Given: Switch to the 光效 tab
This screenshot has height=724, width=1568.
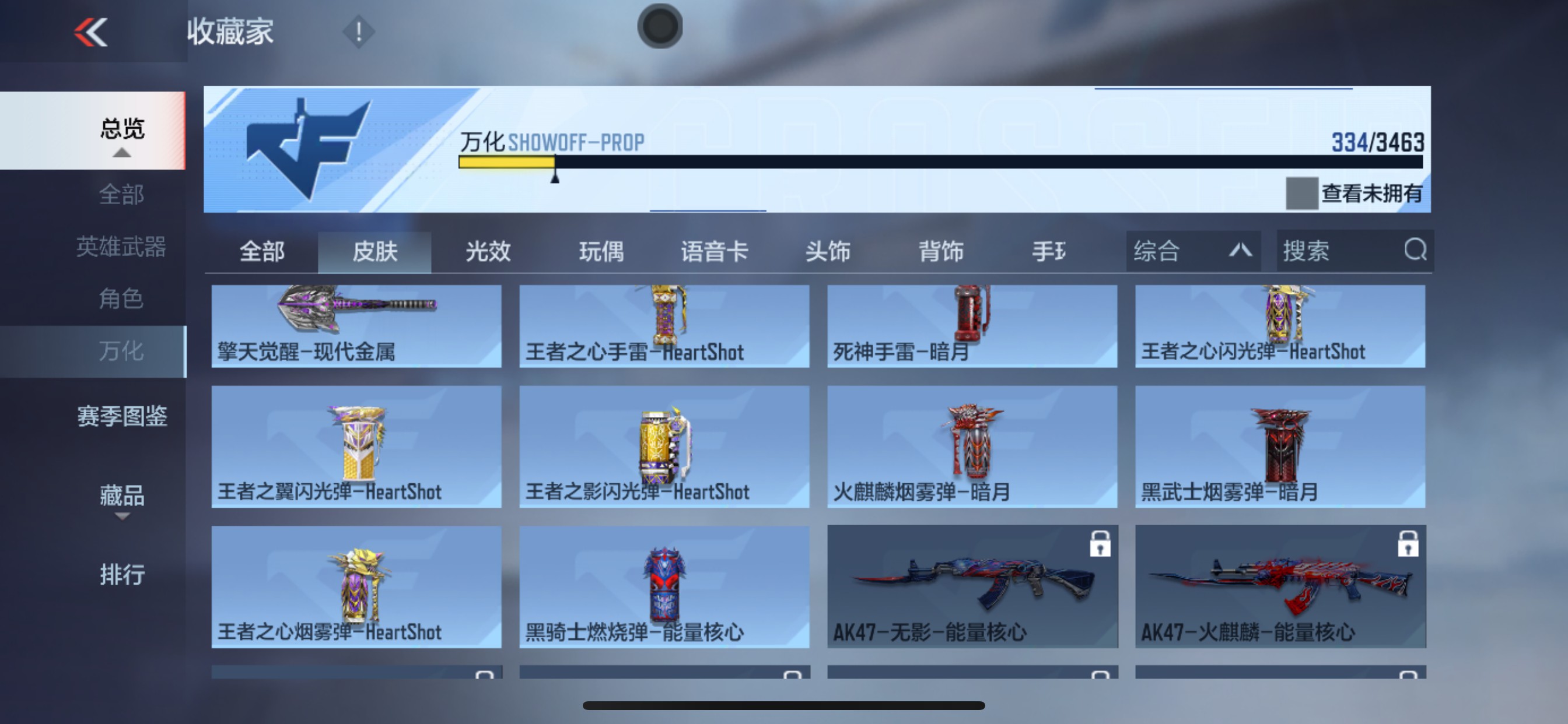Looking at the screenshot, I should coord(487,251).
